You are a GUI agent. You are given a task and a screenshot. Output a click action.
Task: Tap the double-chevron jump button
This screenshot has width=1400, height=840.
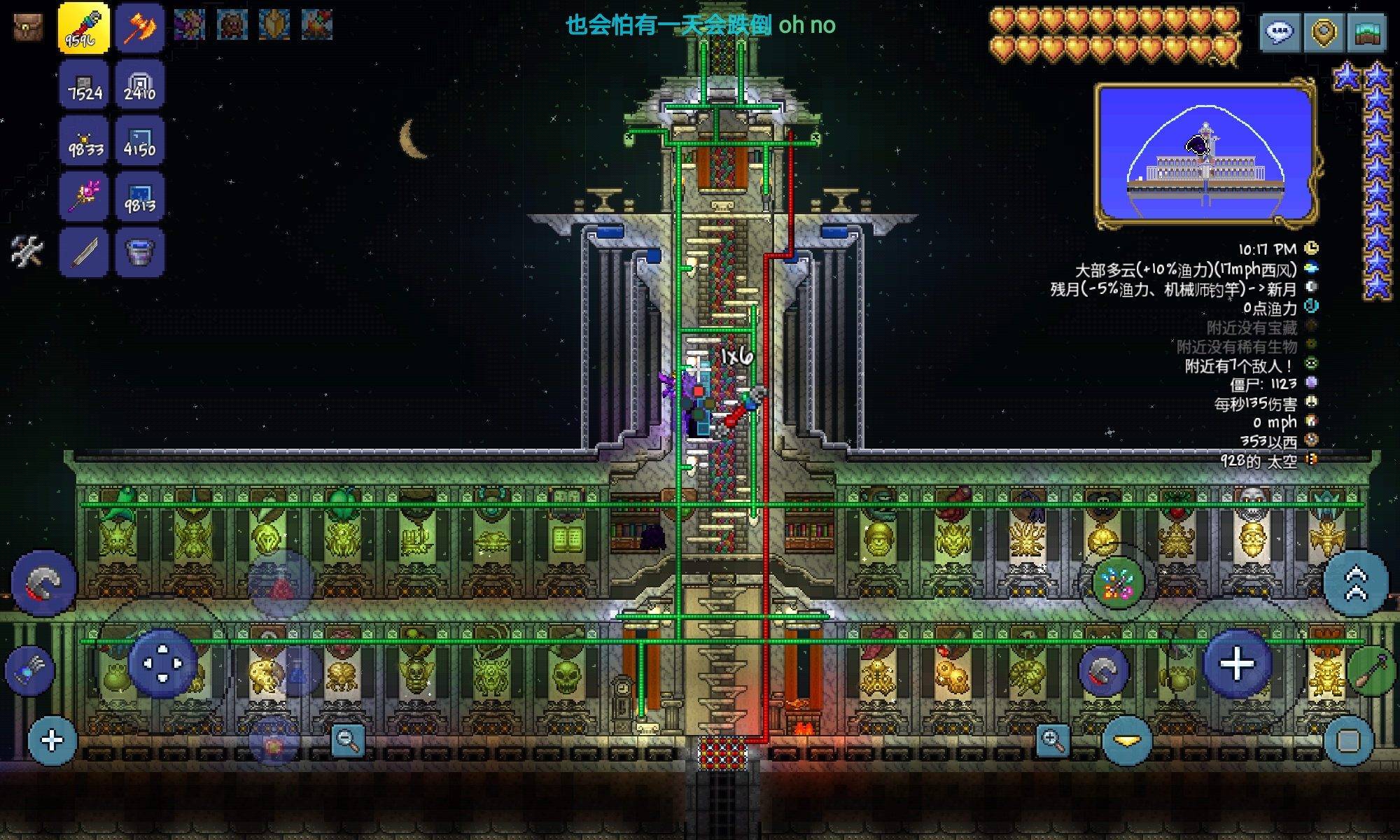pyautogui.click(x=1356, y=583)
